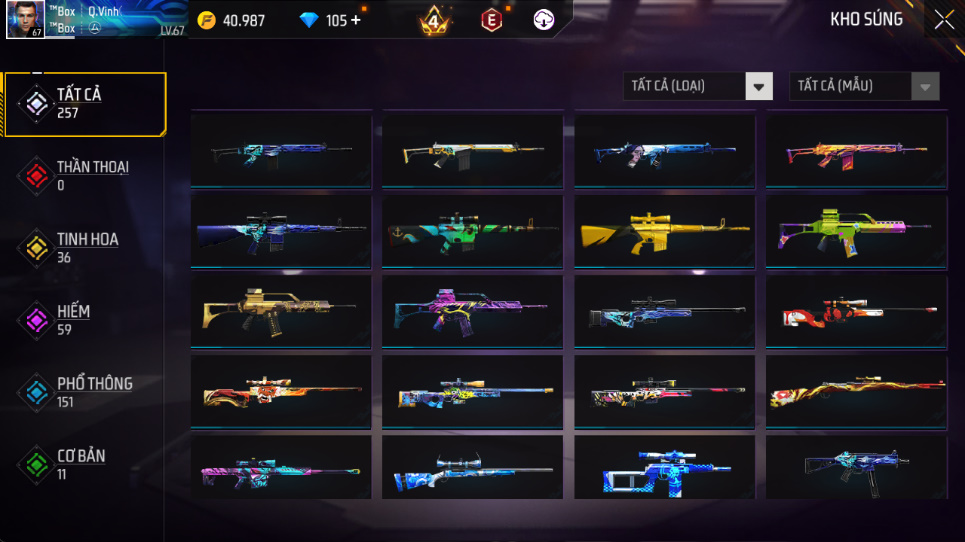Close the Kho Súng weapon vault screen
This screenshot has width=965, height=542.
[x=943, y=20]
